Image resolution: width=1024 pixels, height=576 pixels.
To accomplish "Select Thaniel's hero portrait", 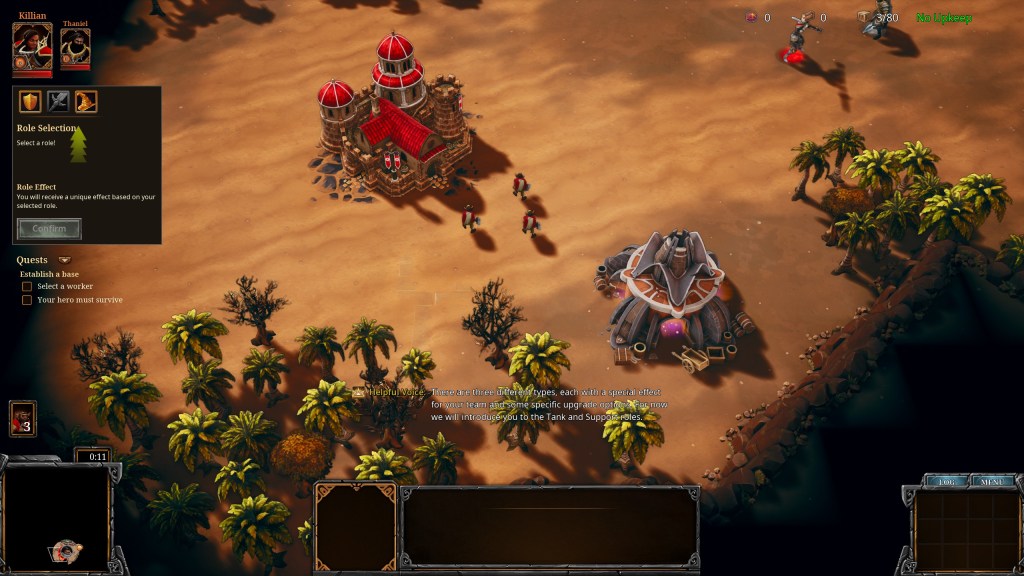I will [x=75, y=48].
